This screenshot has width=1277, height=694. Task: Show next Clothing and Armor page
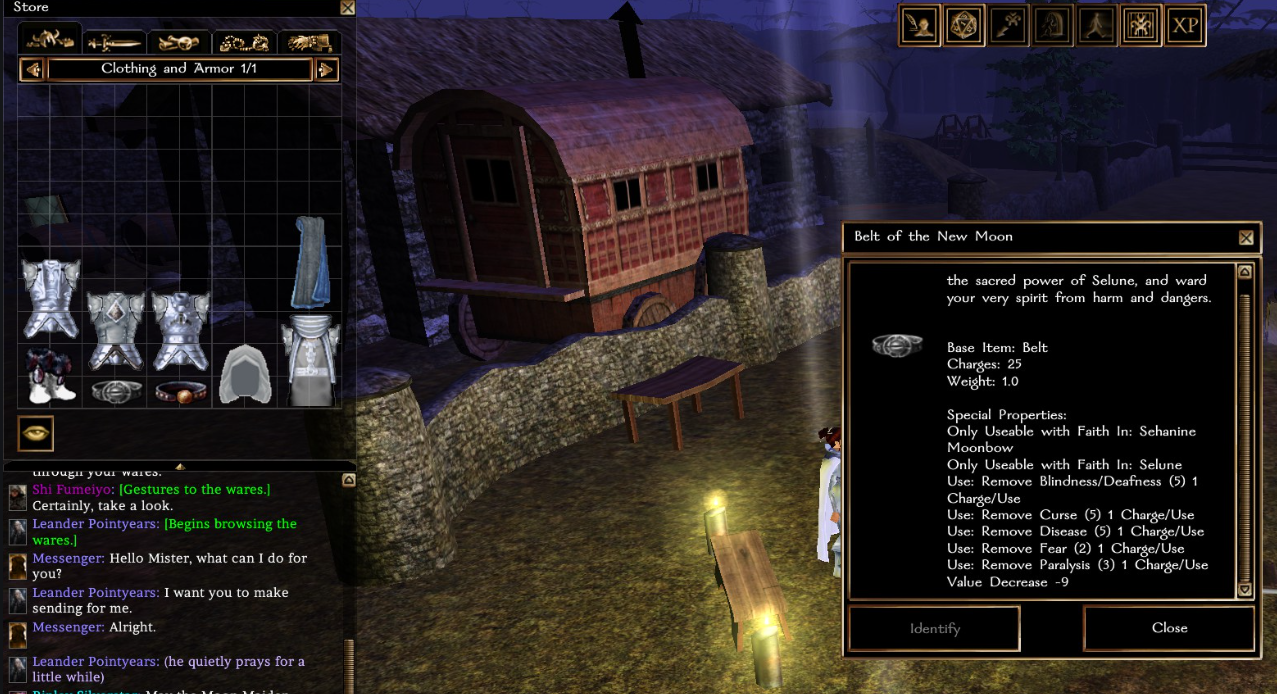click(x=326, y=70)
